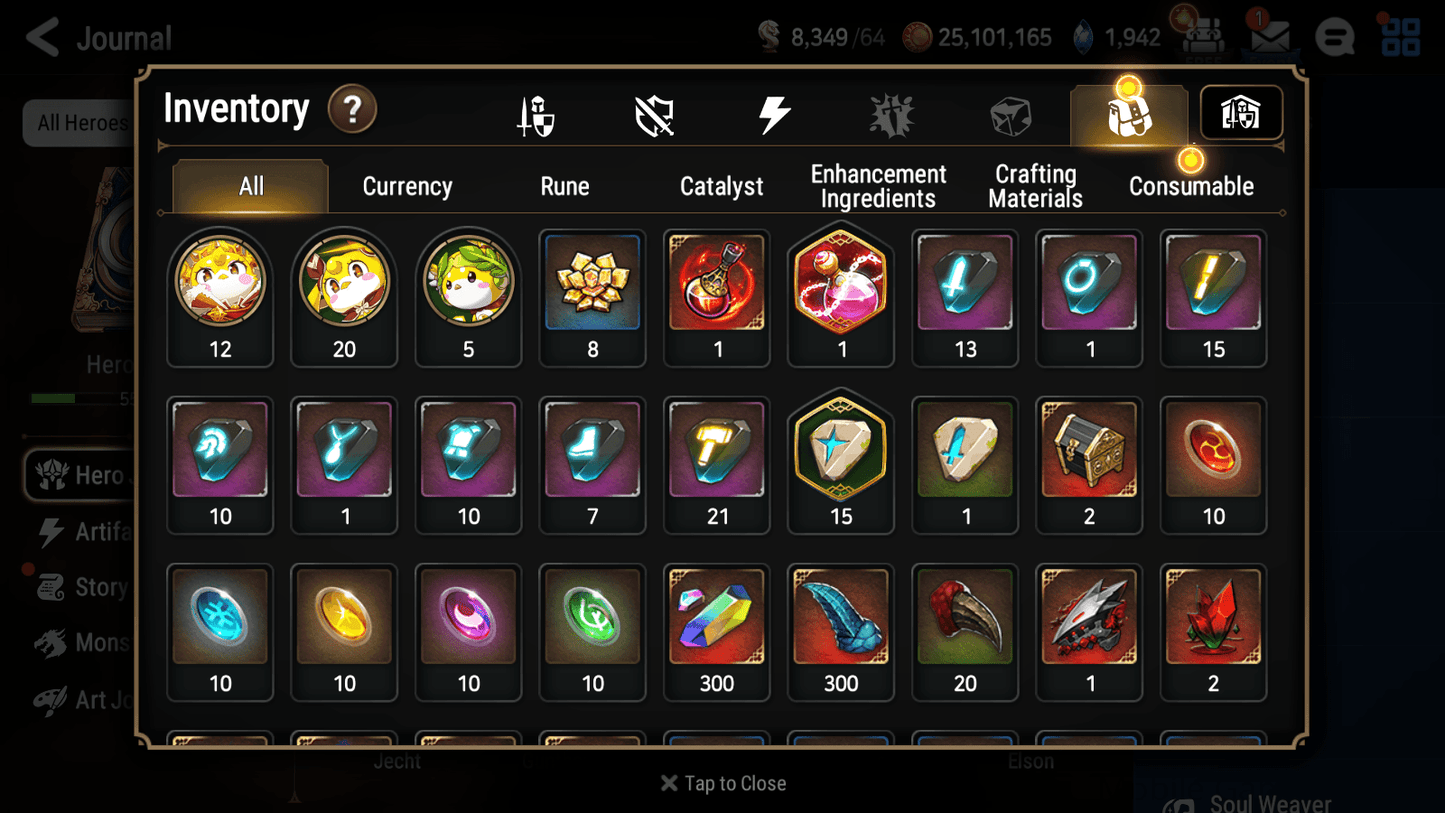Switch to the Currency tab

coord(406,186)
